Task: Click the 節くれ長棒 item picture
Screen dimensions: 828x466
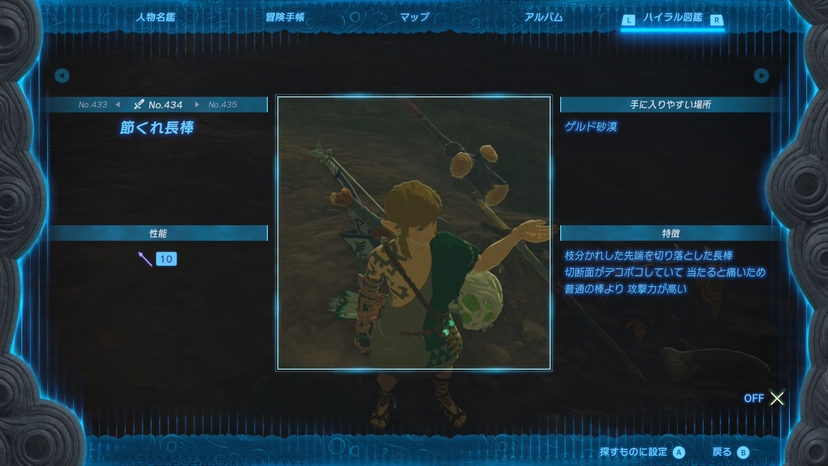Action: coord(414,233)
